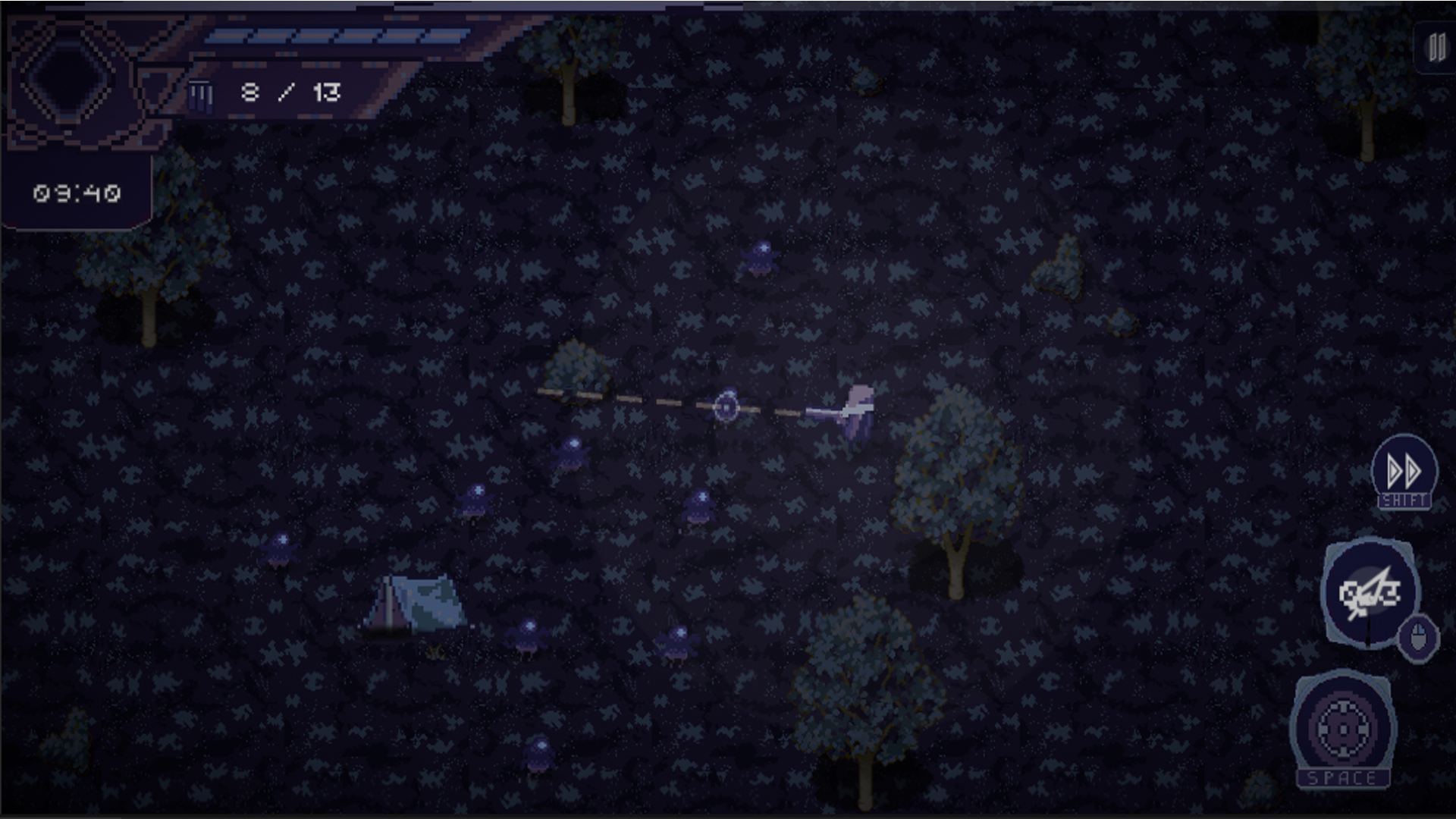Click the SHIFT label under the dash button

[1405, 500]
